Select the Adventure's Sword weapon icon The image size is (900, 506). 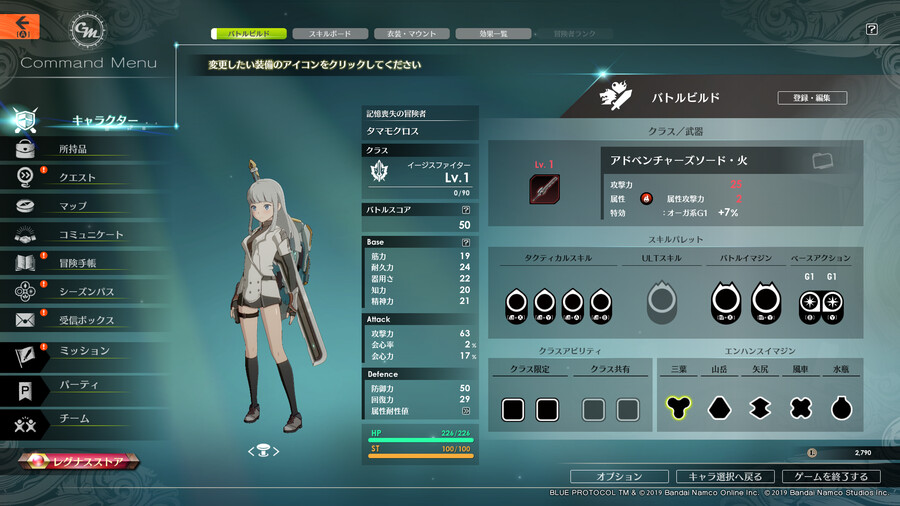click(544, 189)
